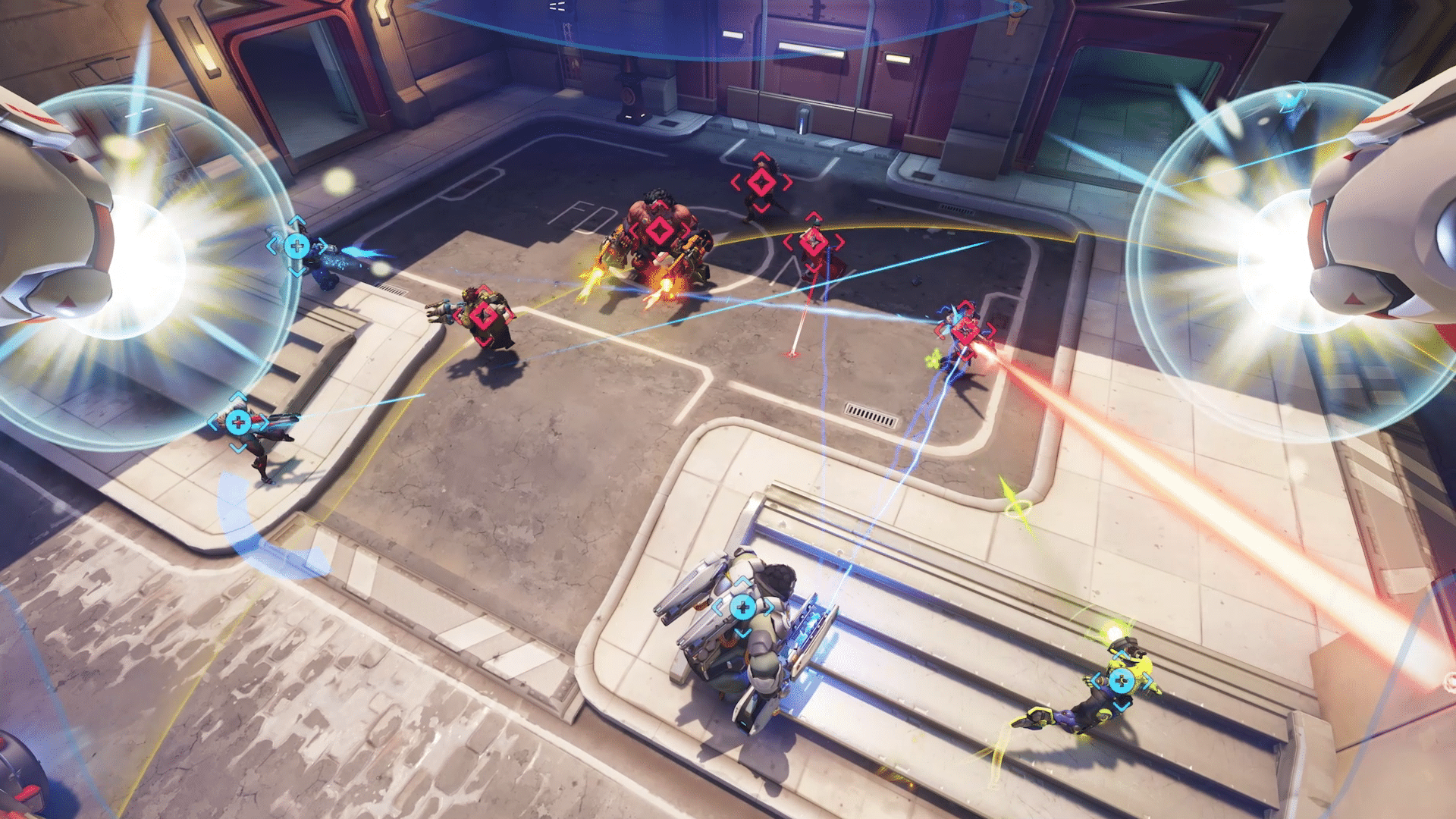Select the red marker on the red-cloaked enemy

click(815, 241)
